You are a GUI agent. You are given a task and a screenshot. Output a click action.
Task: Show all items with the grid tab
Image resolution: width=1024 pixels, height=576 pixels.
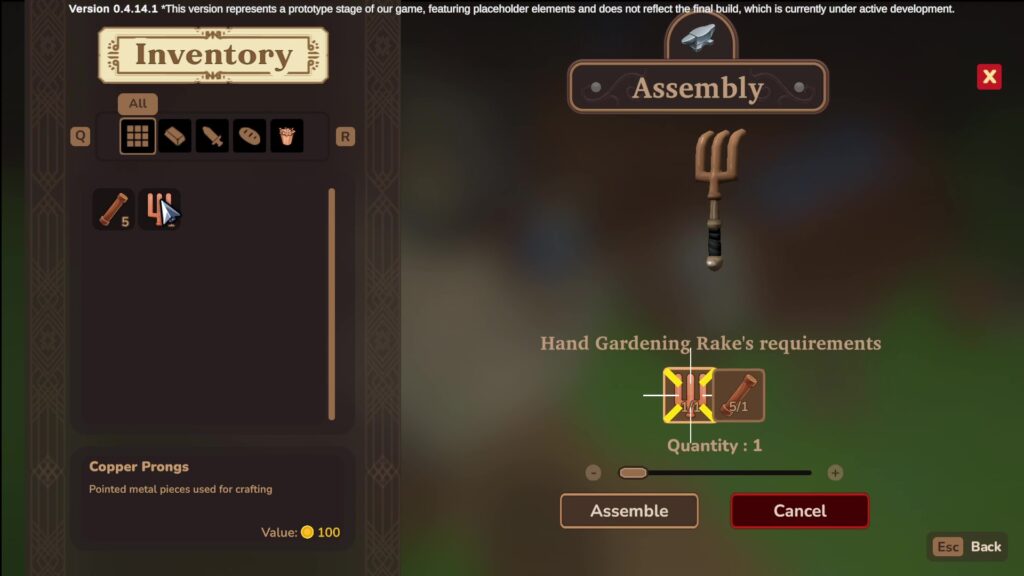138,136
